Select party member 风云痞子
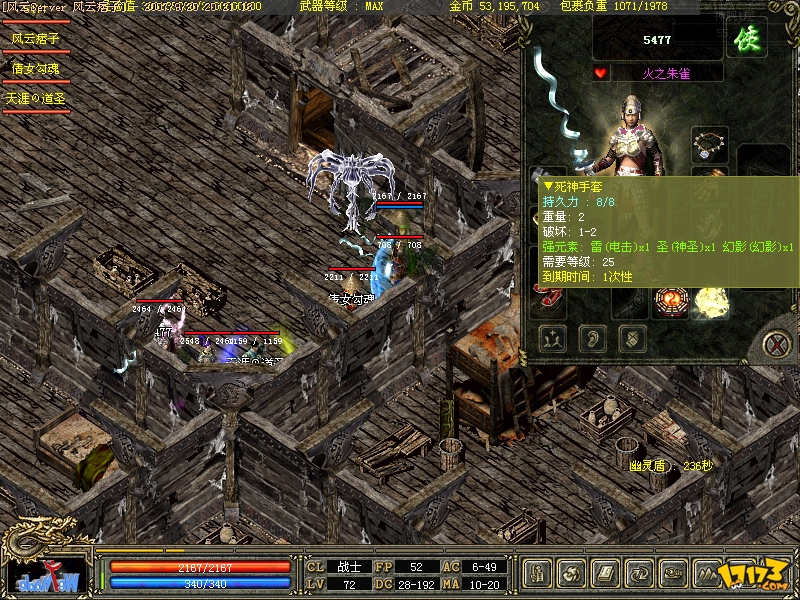Screen dimensions: 800x600 pos(36,39)
